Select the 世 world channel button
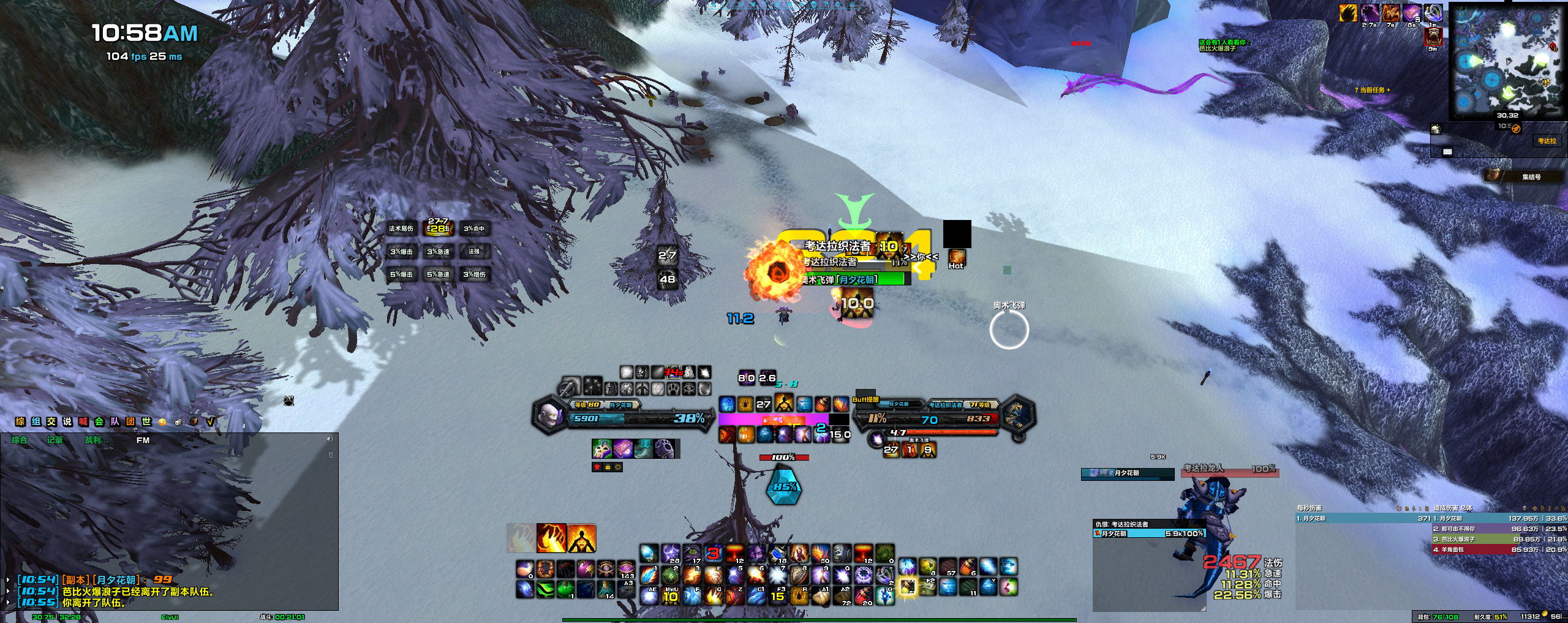Viewport: 1568px width, 623px height. click(x=146, y=421)
